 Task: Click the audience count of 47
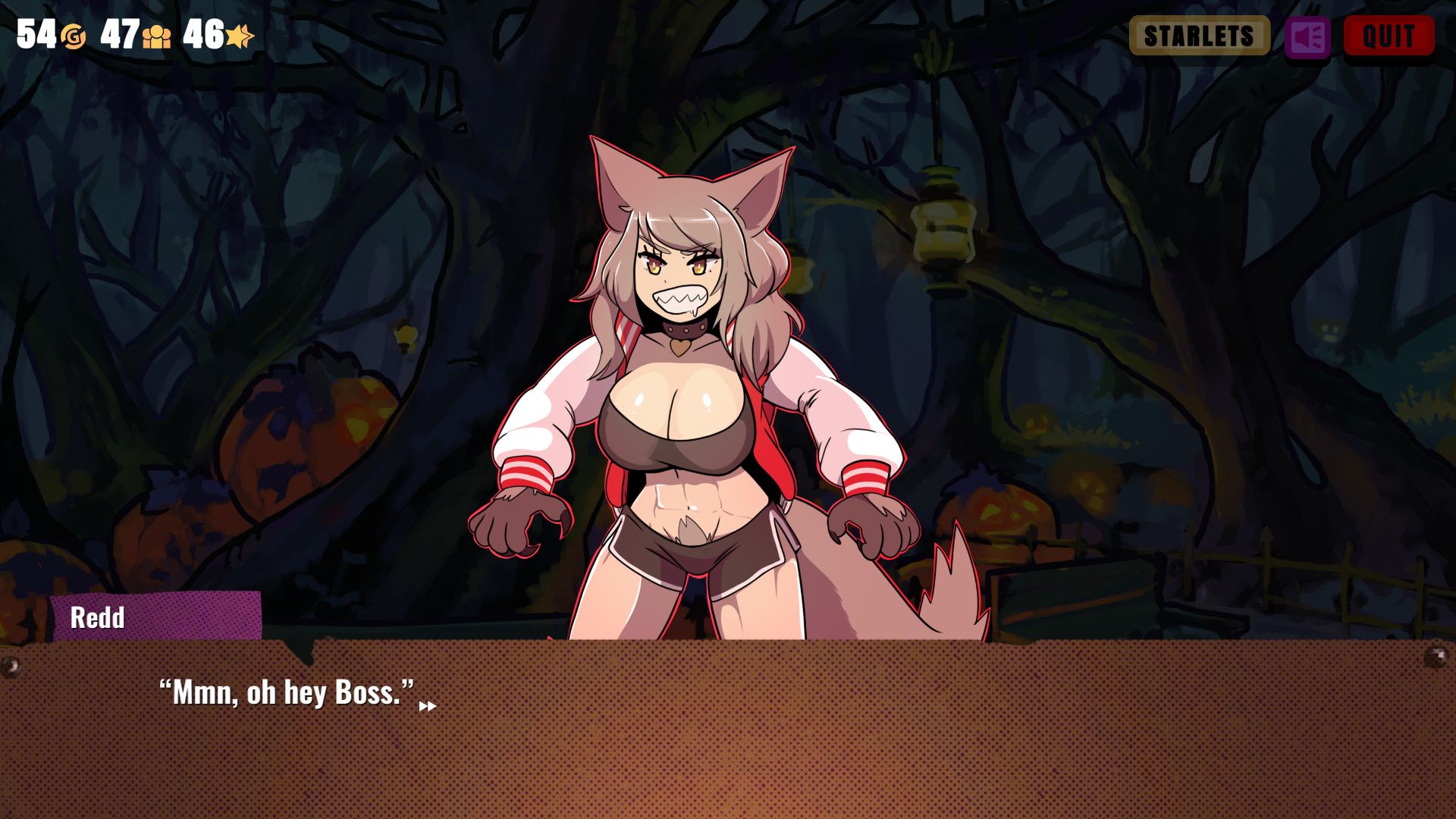[x=122, y=33]
